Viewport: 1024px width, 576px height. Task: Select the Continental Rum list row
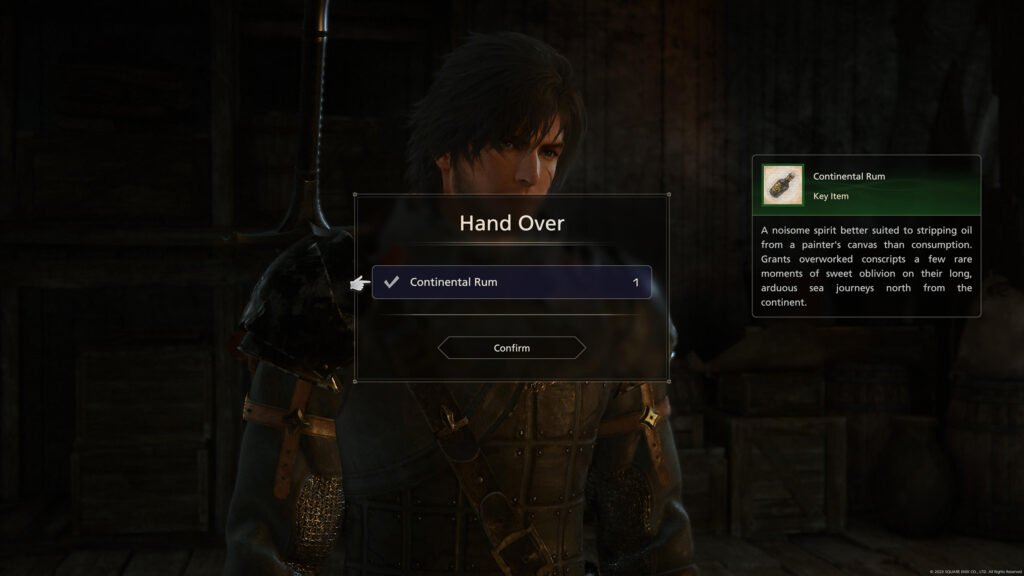(511, 282)
